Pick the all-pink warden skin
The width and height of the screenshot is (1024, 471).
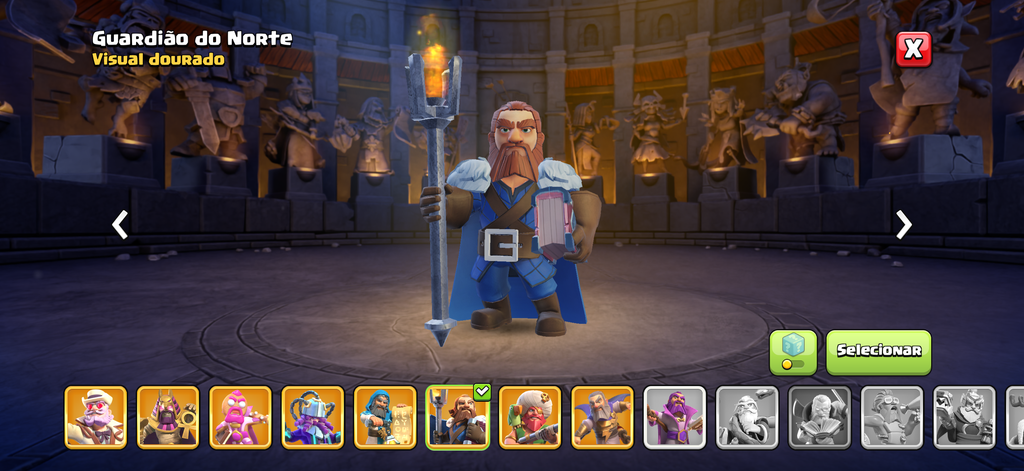[240, 416]
